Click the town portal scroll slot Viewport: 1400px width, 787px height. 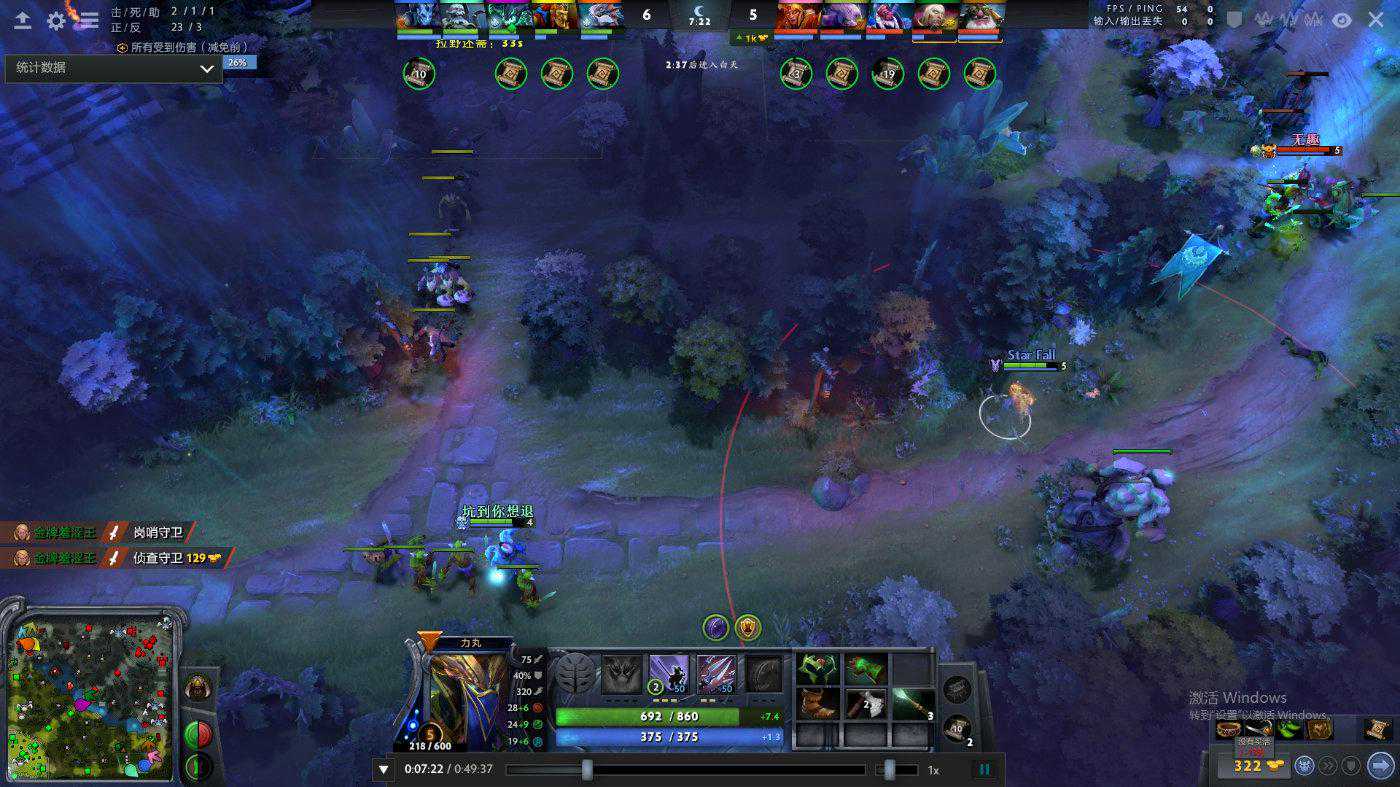click(x=957, y=729)
